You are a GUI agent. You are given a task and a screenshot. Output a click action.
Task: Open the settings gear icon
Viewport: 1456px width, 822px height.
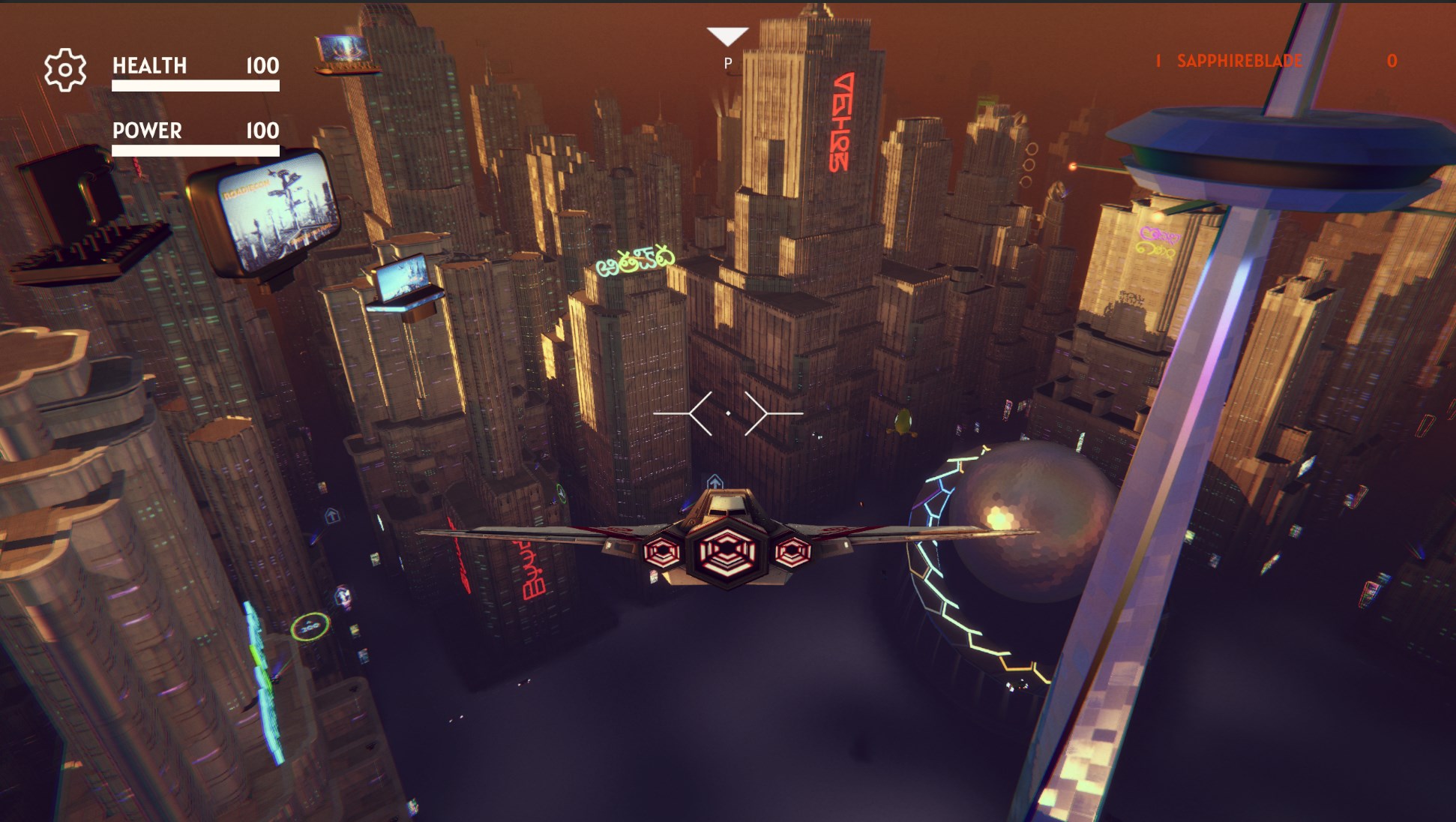(x=66, y=70)
